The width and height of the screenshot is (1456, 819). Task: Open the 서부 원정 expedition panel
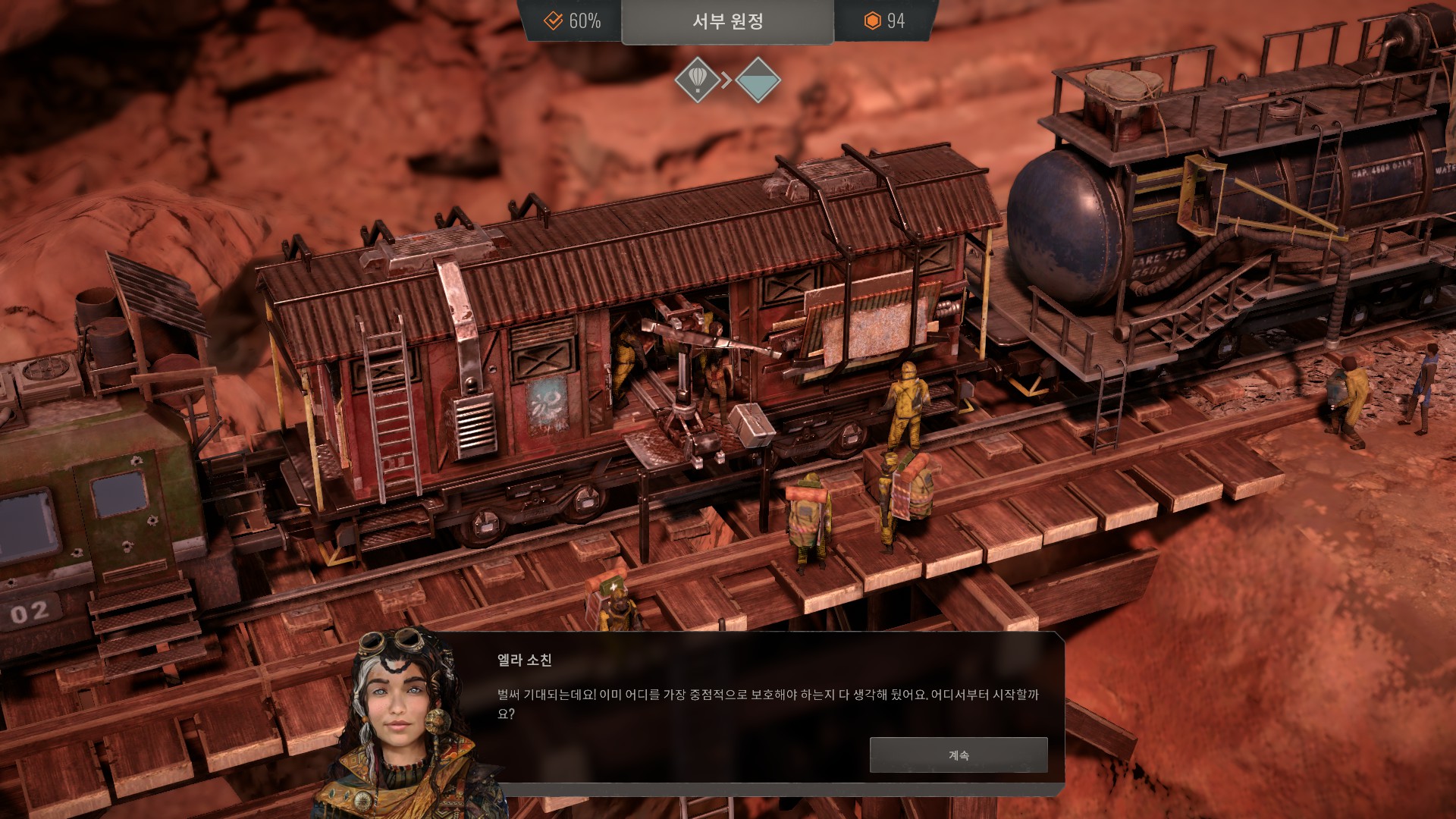pos(727,21)
